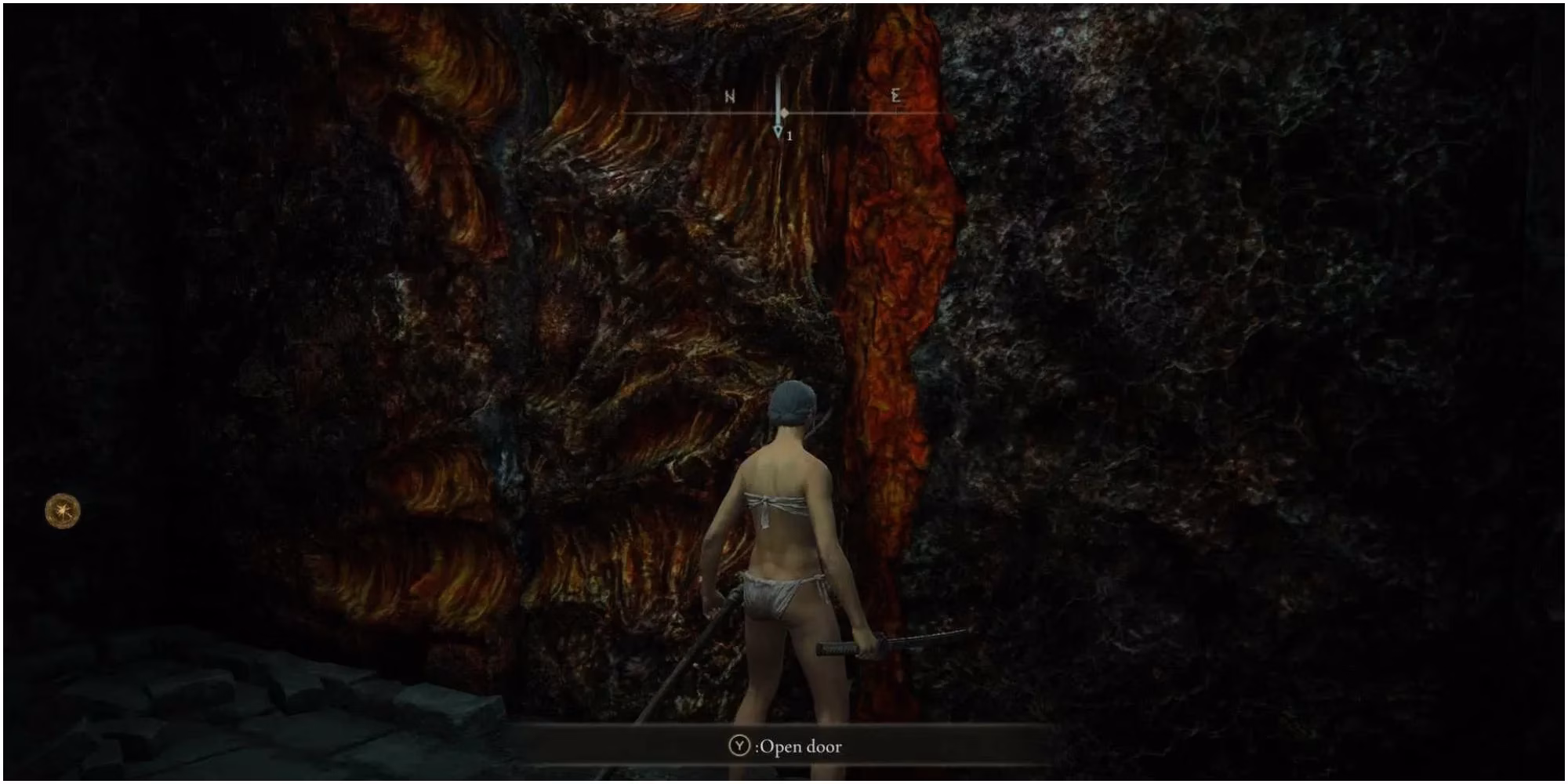Click the diamond compass needle marker

click(784, 113)
